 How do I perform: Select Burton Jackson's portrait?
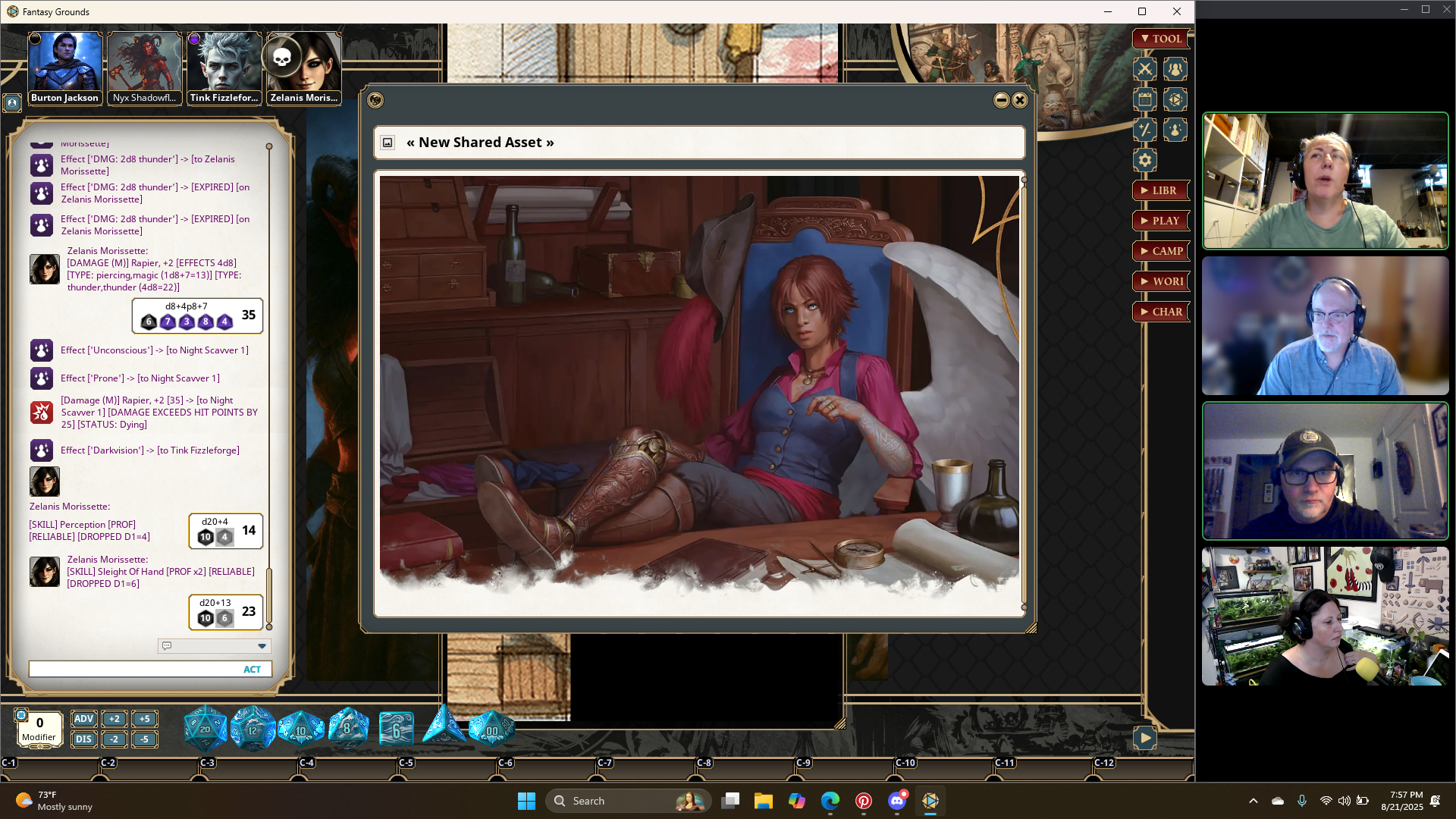[x=65, y=68]
